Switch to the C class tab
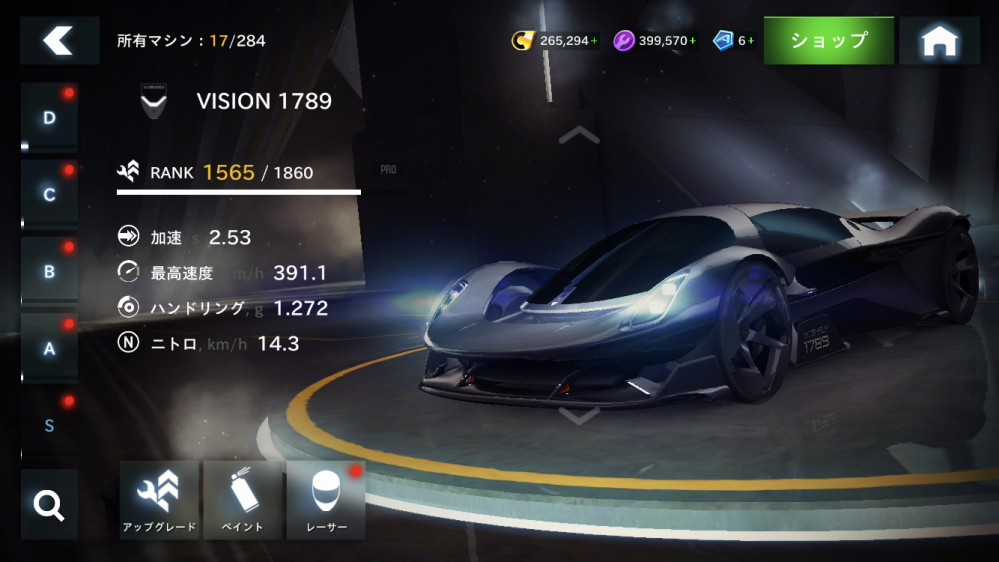Screen dimensions: 999x562 [49, 194]
